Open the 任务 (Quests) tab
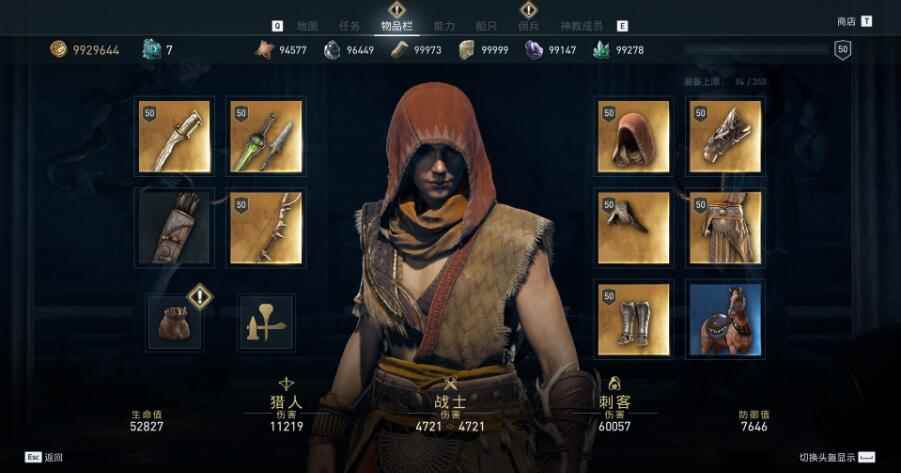Image resolution: width=901 pixels, height=473 pixels. coord(350,25)
